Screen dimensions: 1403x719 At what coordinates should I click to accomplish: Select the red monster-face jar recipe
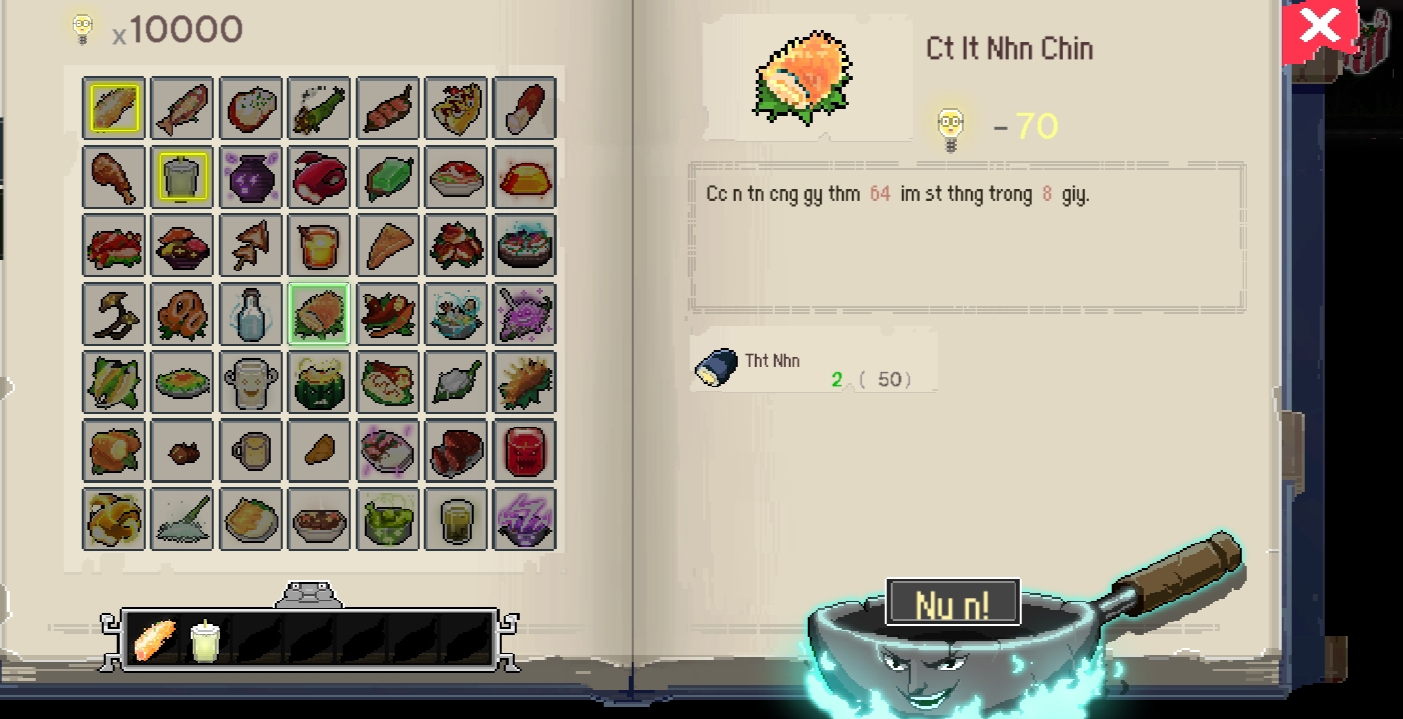click(x=524, y=451)
